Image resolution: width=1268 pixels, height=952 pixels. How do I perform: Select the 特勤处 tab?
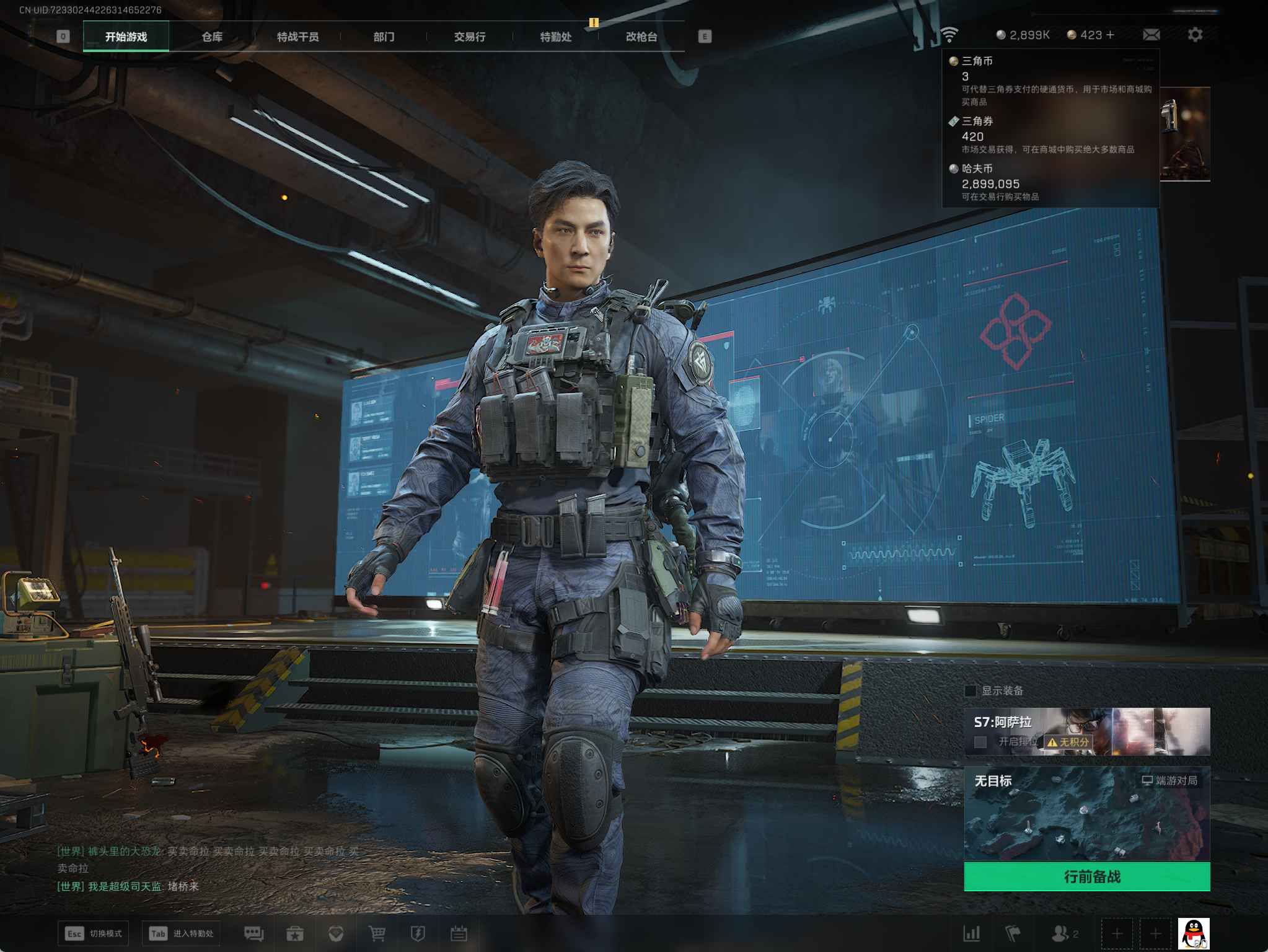[555, 37]
